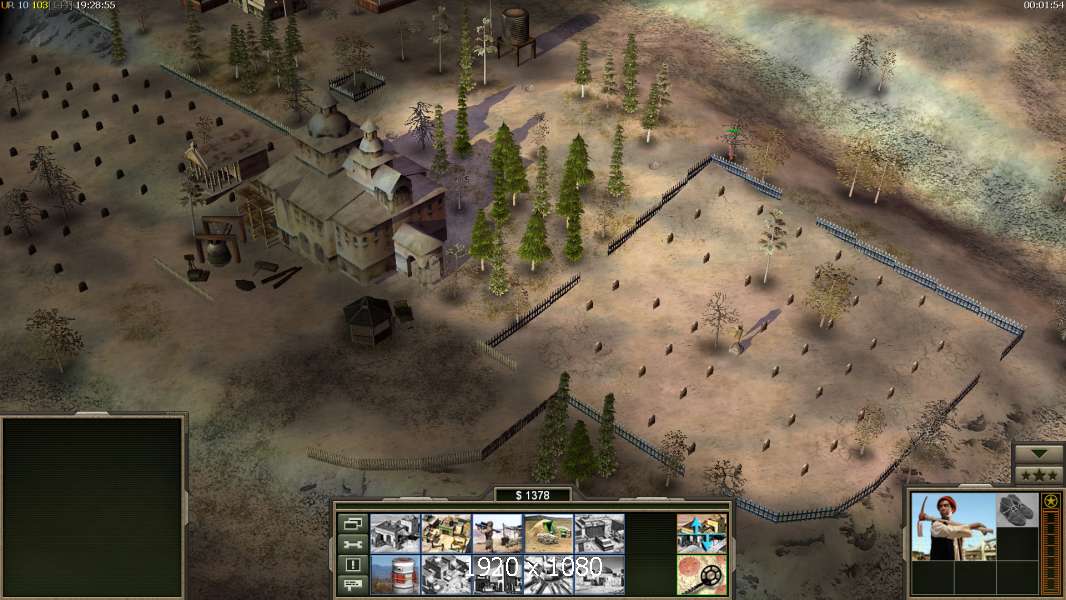Activate the blue up-down arrows command
1066x600 pixels.
tap(701, 533)
